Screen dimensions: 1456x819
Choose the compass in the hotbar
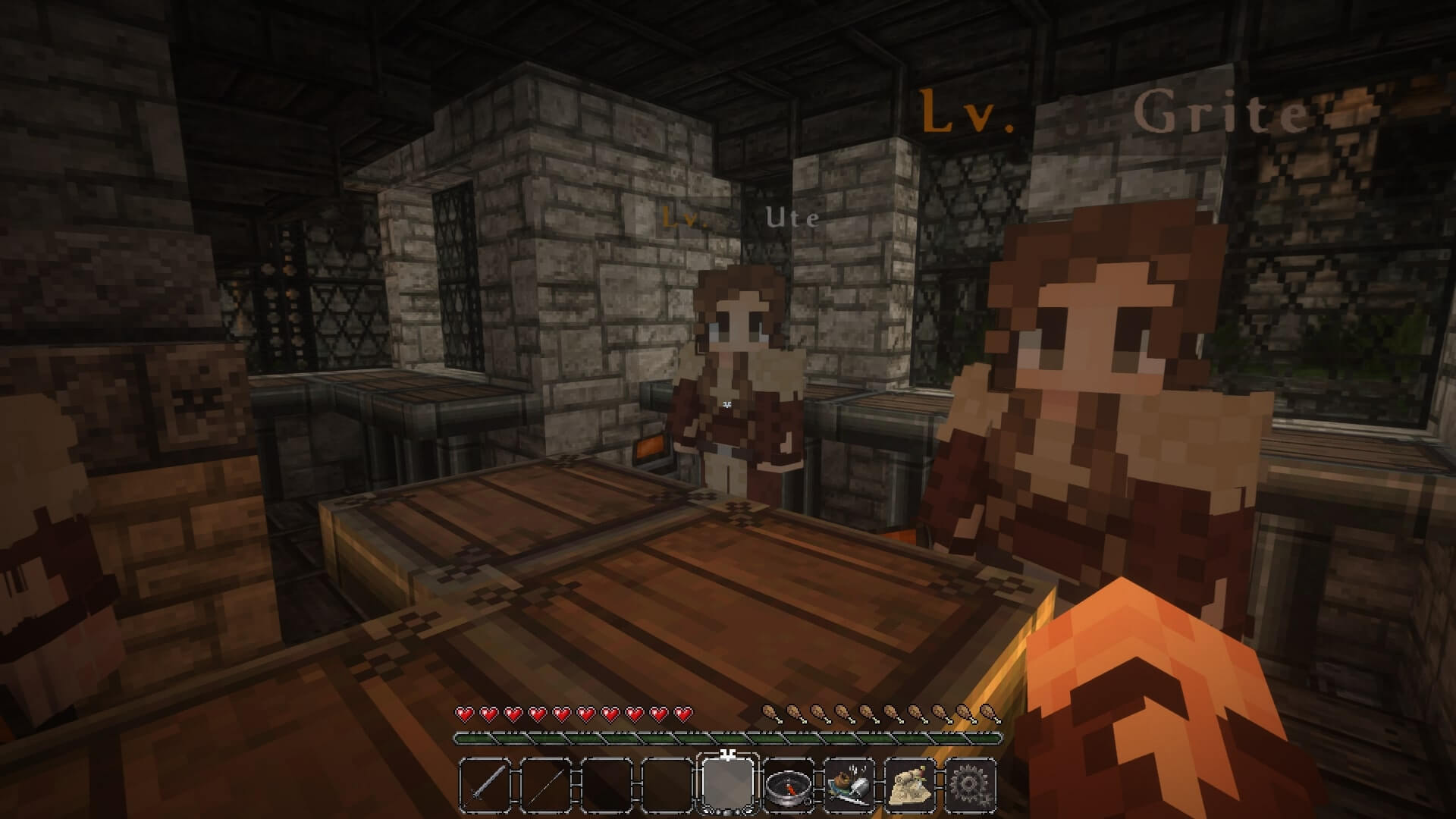[x=789, y=784]
